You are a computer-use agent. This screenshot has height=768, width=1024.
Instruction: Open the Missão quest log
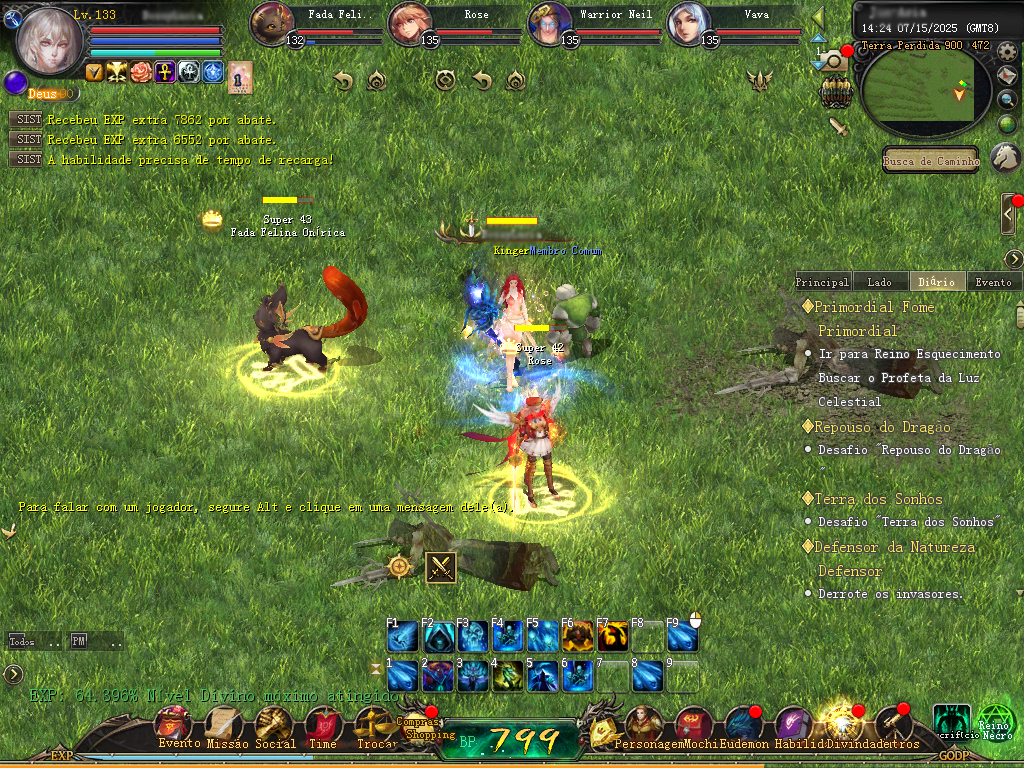[x=223, y=725]
